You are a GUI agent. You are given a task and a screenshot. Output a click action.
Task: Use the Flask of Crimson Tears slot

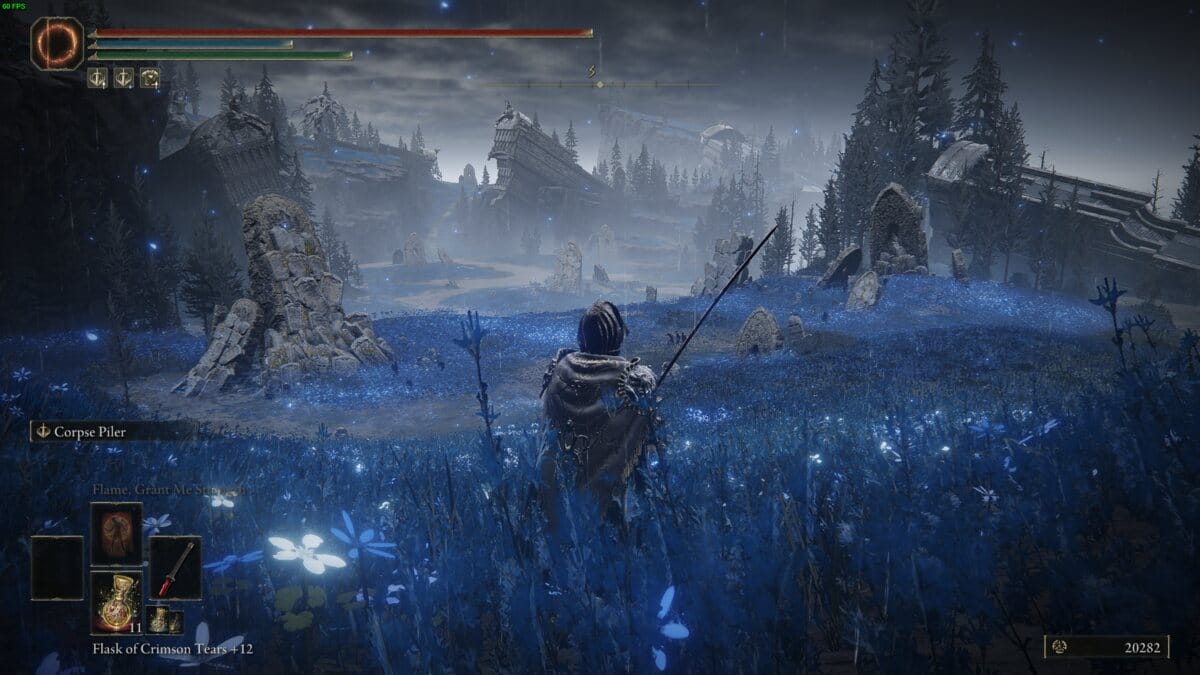coord(116,600)
